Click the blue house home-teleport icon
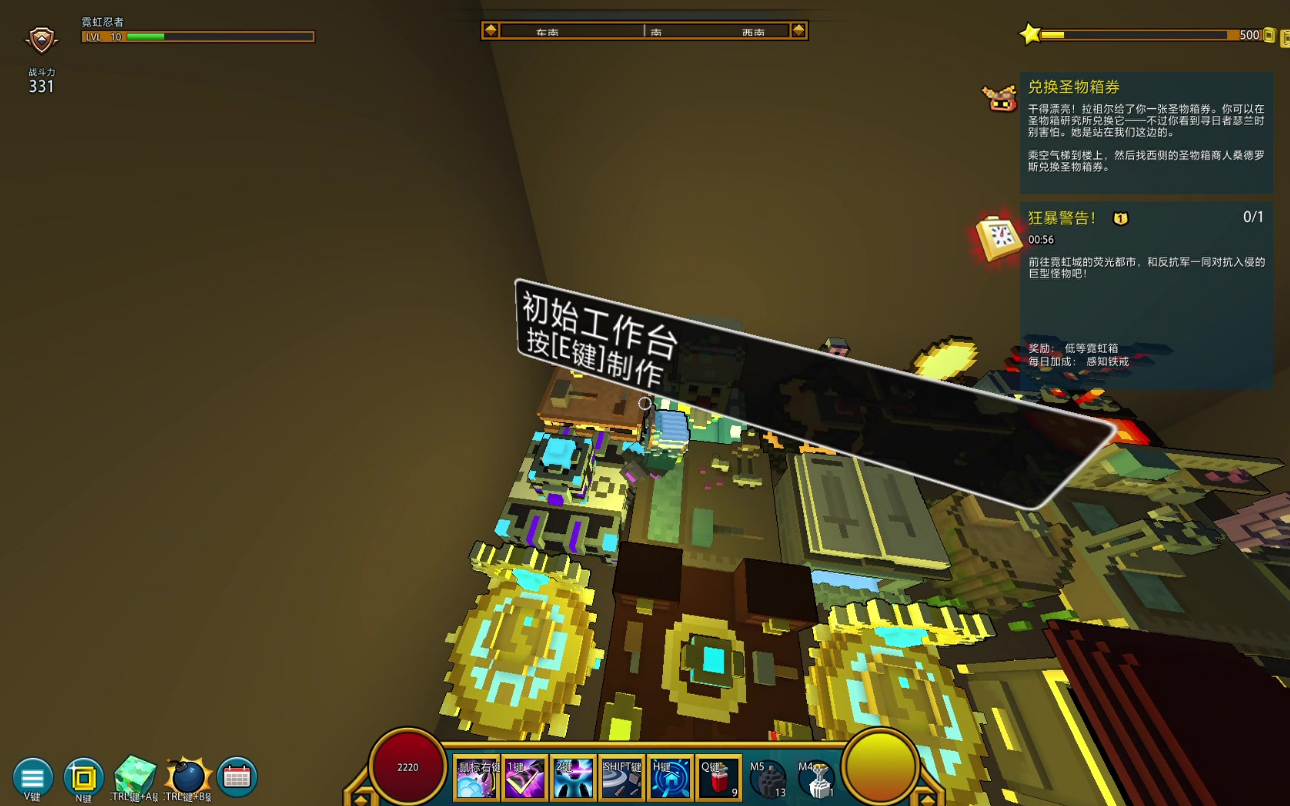Screen dimensions: 1290x806 [670, 778]
